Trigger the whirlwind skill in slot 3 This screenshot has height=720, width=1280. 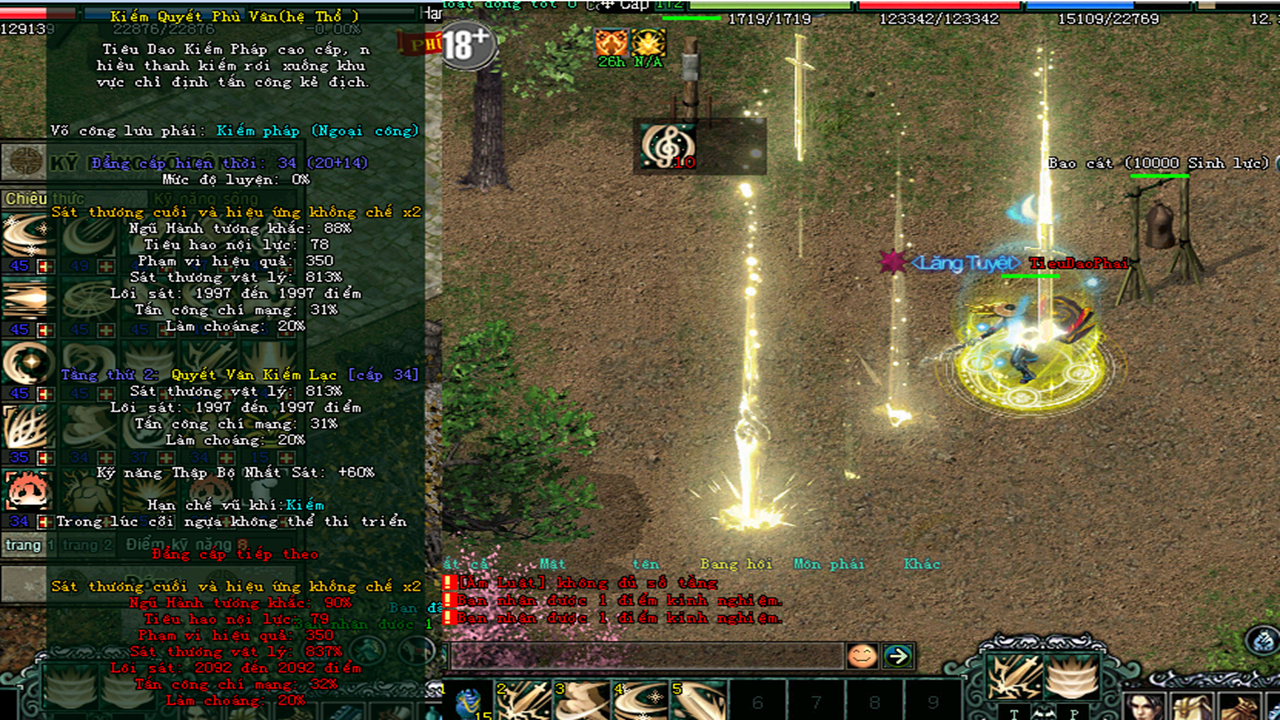point(583,701)
